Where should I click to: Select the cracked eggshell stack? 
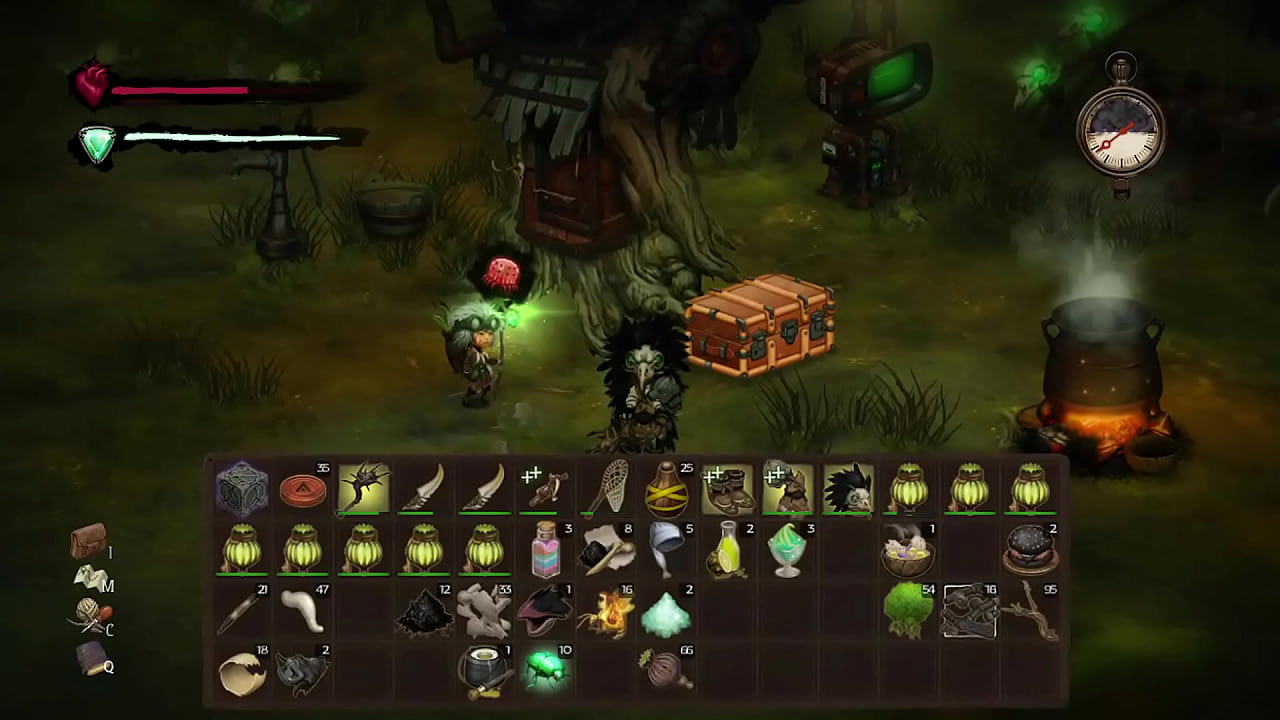(242, 670)
